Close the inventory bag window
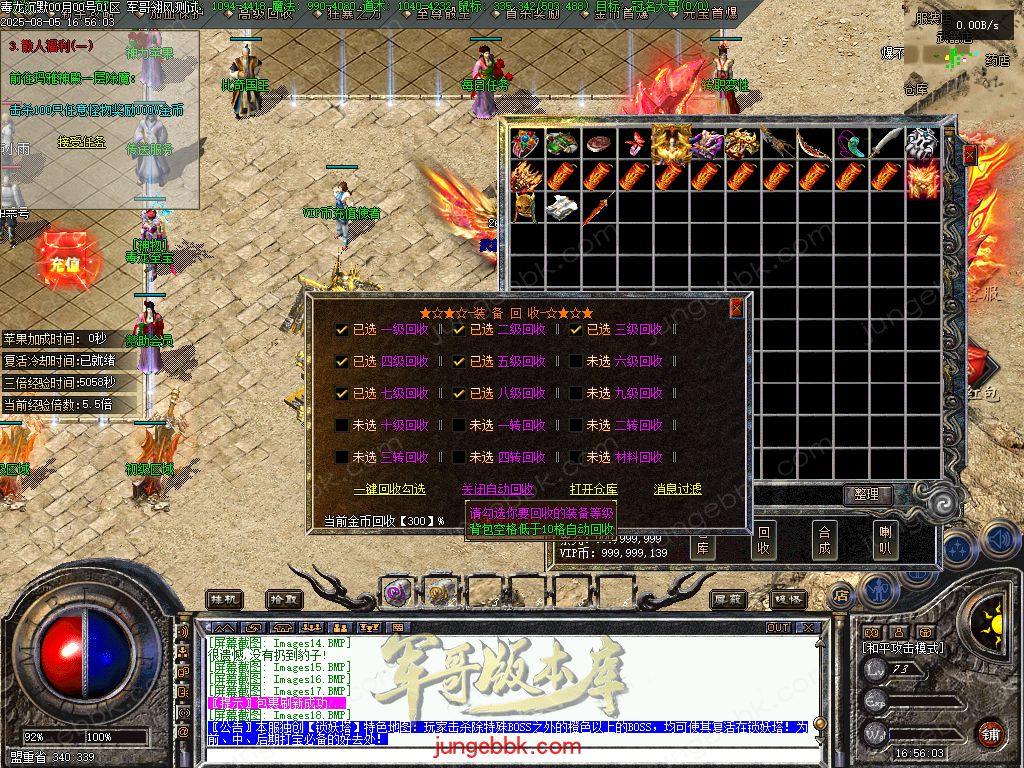This screenshot has height=768, width=1024. (969, 155)
